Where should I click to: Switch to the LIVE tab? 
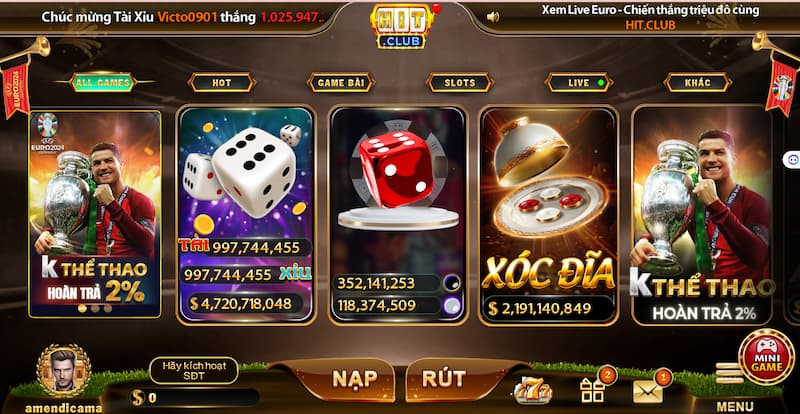tap(580, 83)
